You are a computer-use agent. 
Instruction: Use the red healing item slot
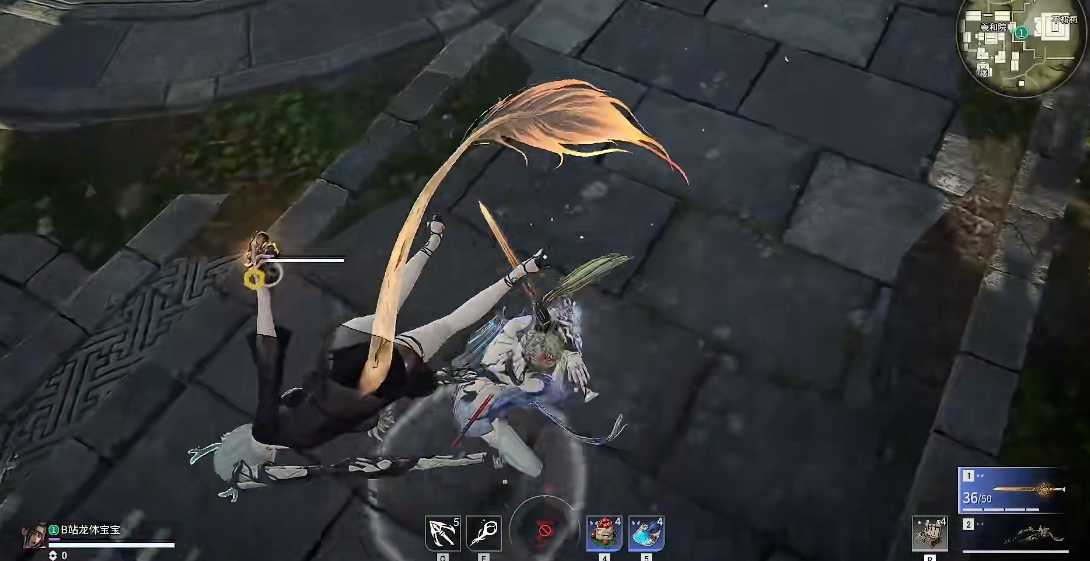coord(604,532)
